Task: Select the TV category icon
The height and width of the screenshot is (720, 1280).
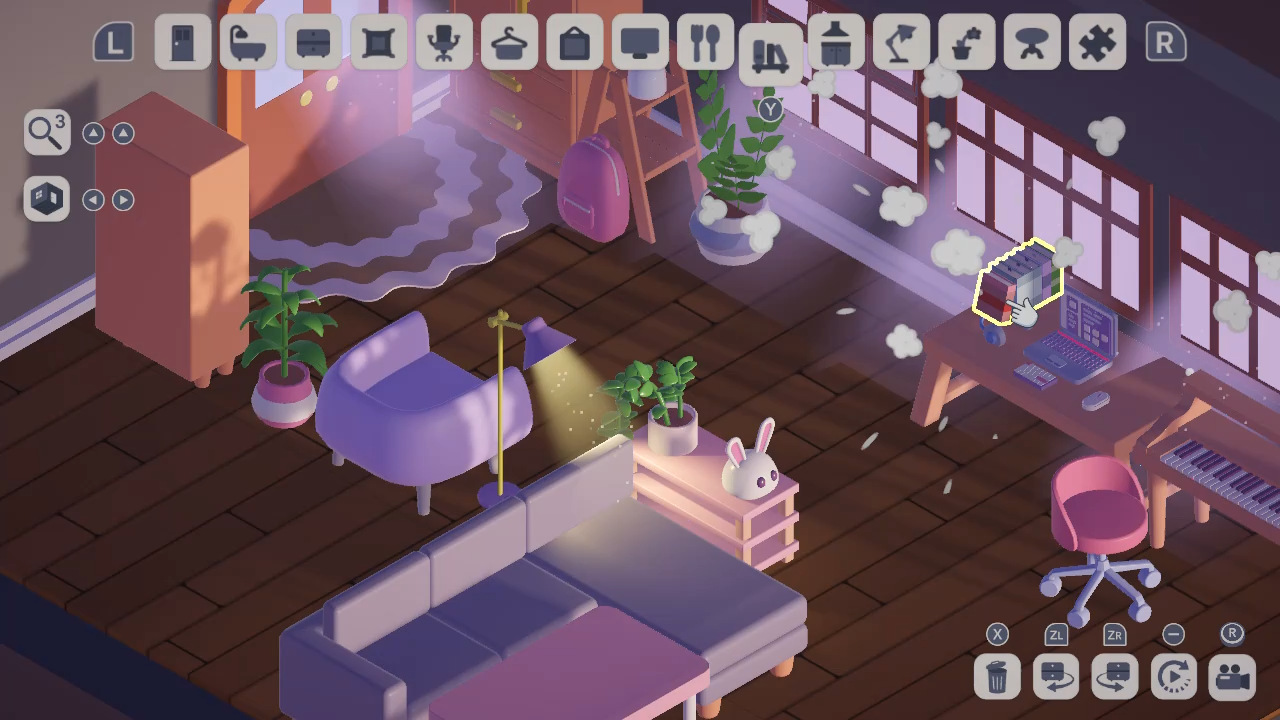Action: pos(639,43)
